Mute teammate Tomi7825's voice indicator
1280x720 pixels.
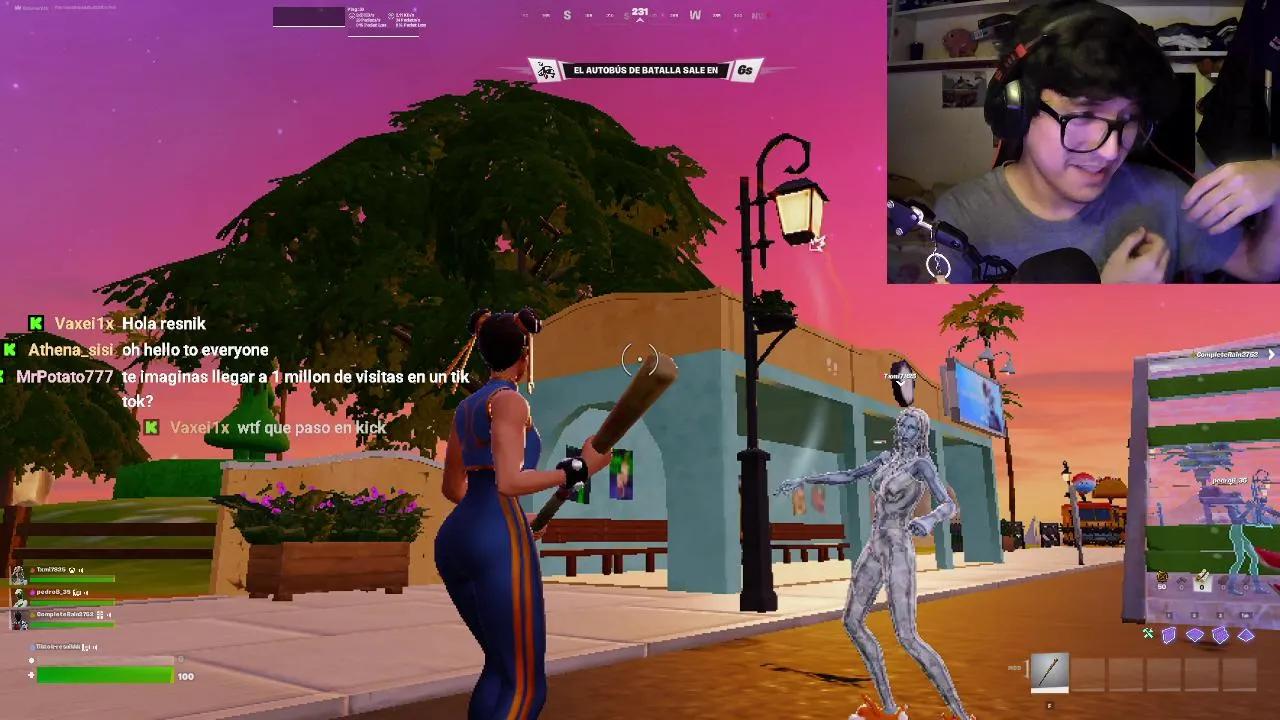pos(81,570)
